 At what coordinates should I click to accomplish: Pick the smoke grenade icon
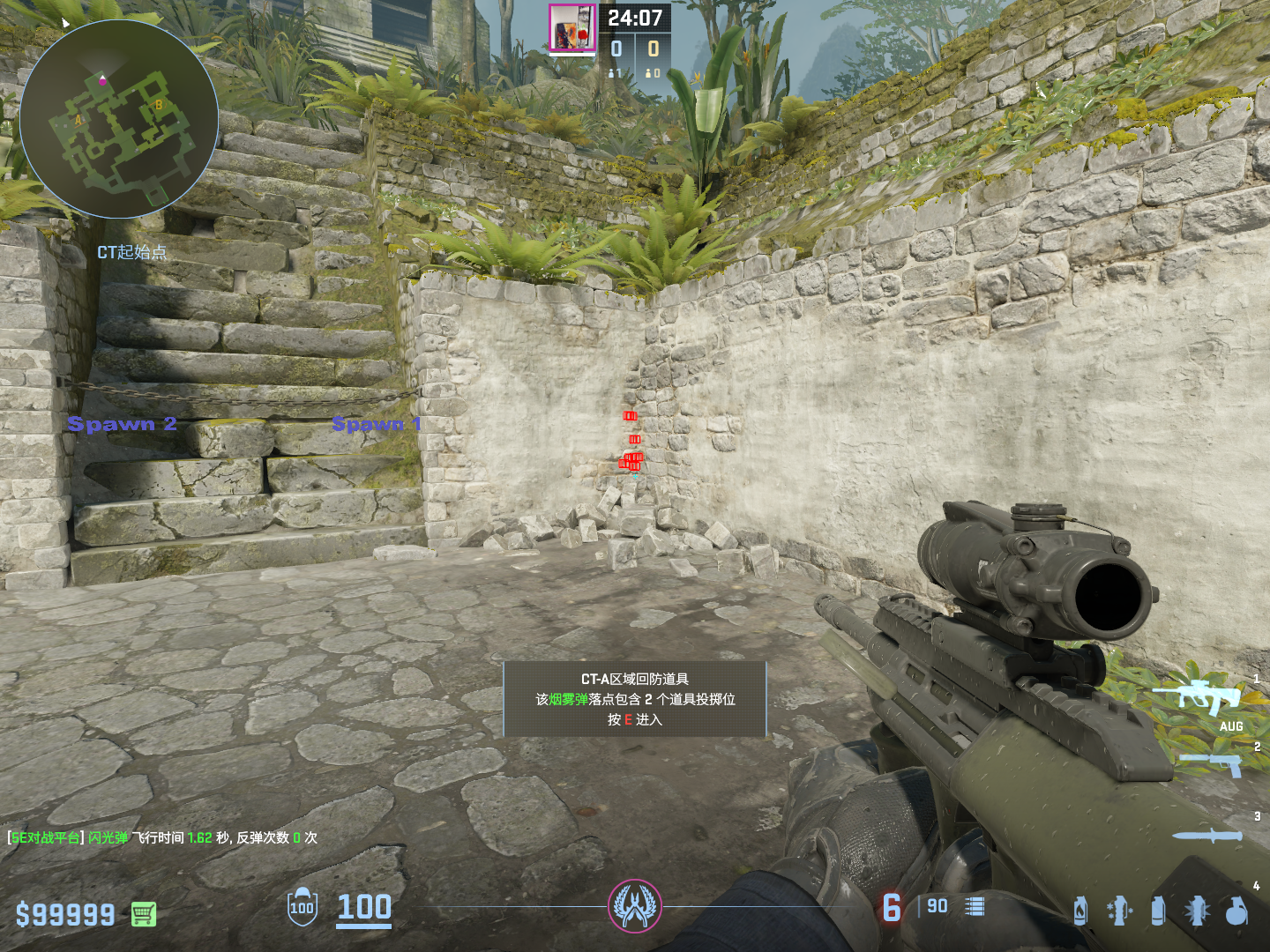pos(1159,911)
